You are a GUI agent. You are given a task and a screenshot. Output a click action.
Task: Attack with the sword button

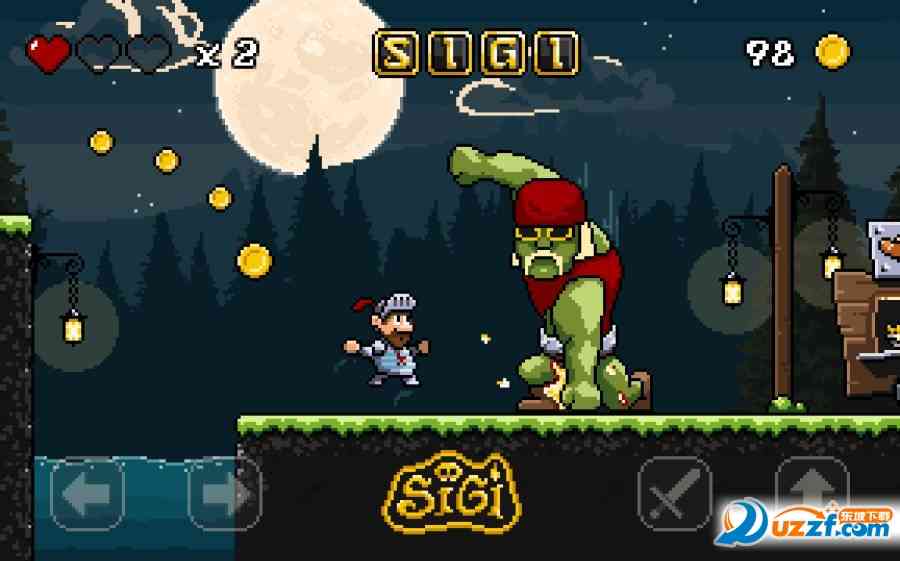tap(674, 493)
